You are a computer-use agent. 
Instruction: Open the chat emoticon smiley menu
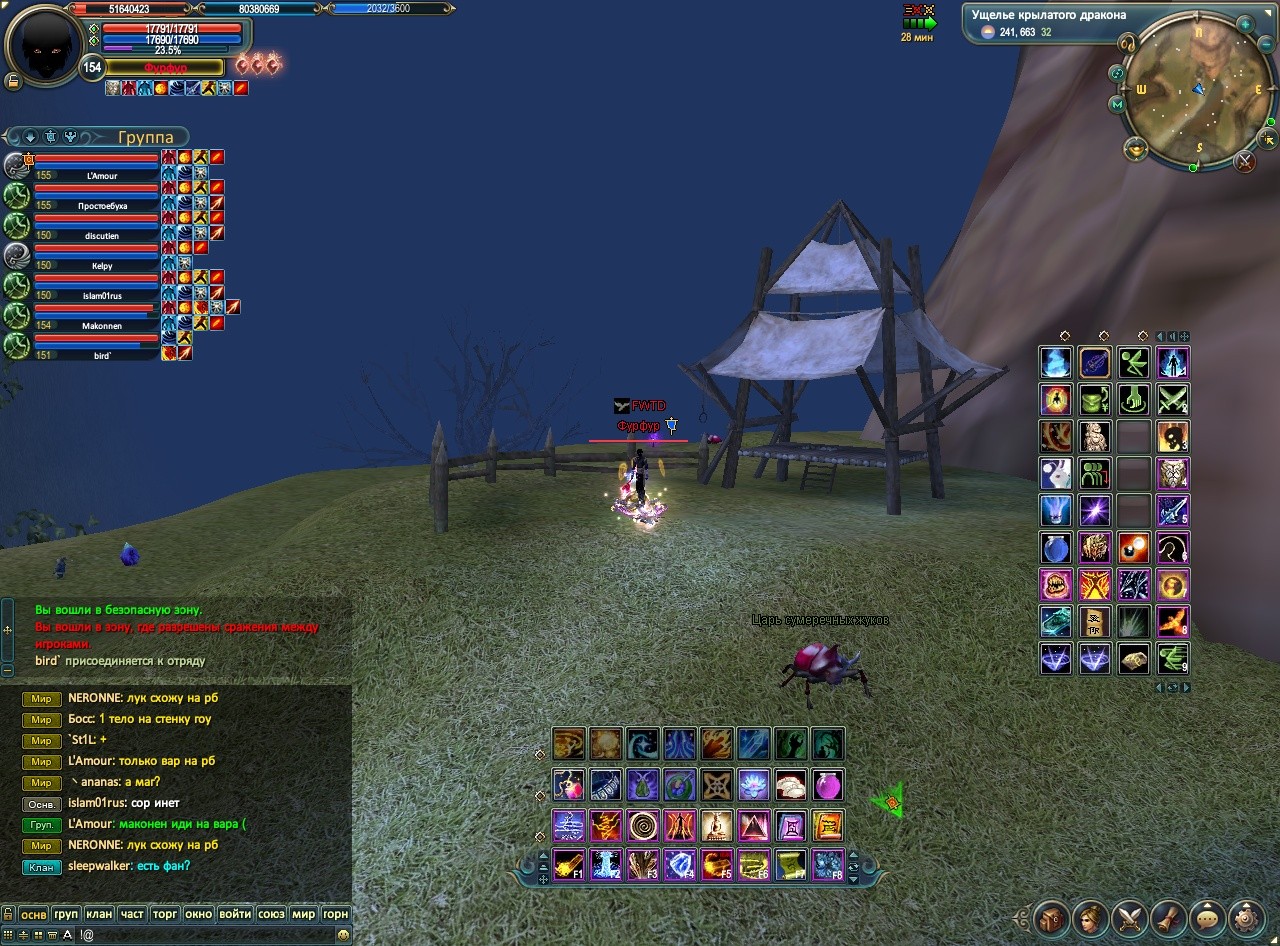point(344,935)
